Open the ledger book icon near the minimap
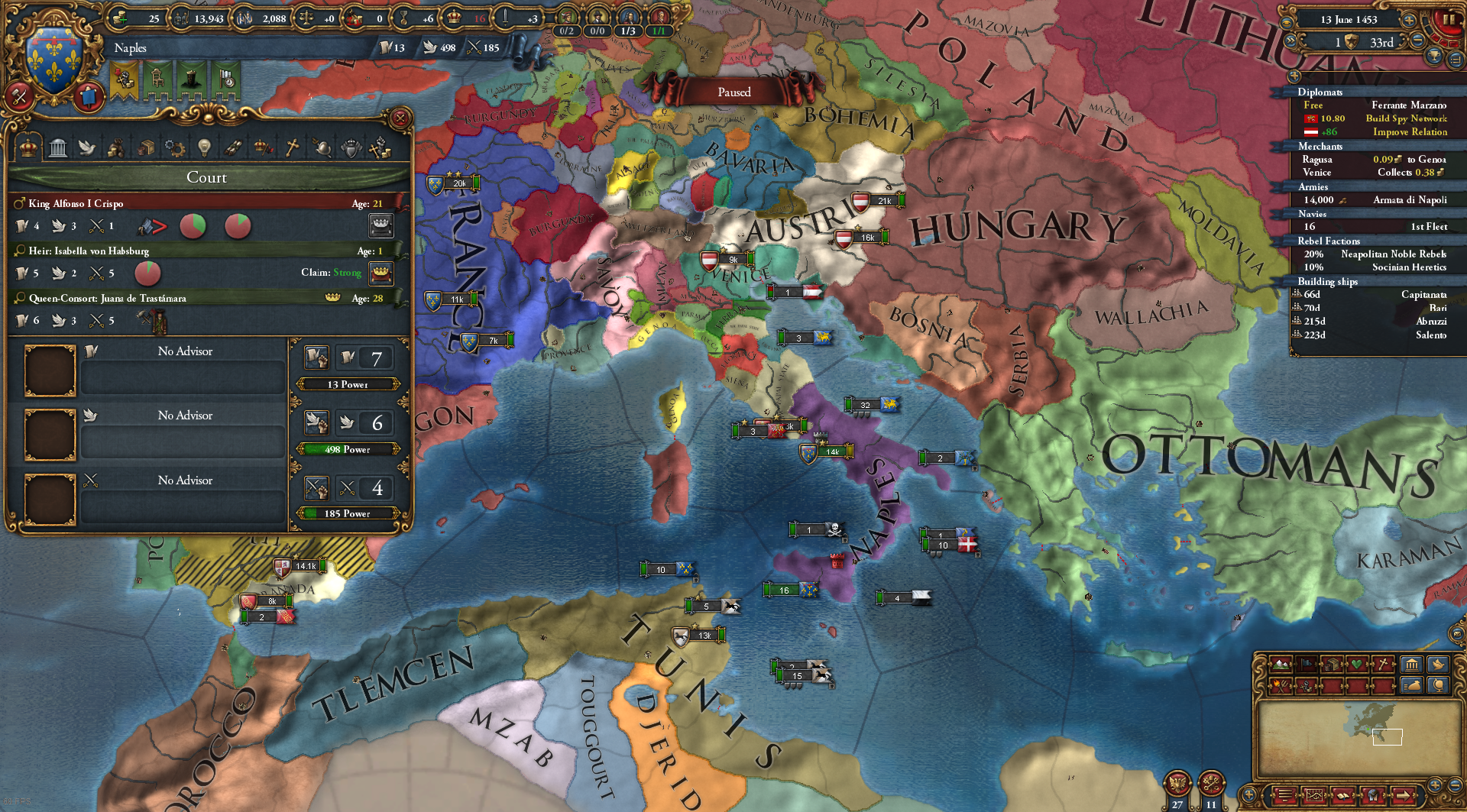1467x812 pixels. (x=1342, y=796)
